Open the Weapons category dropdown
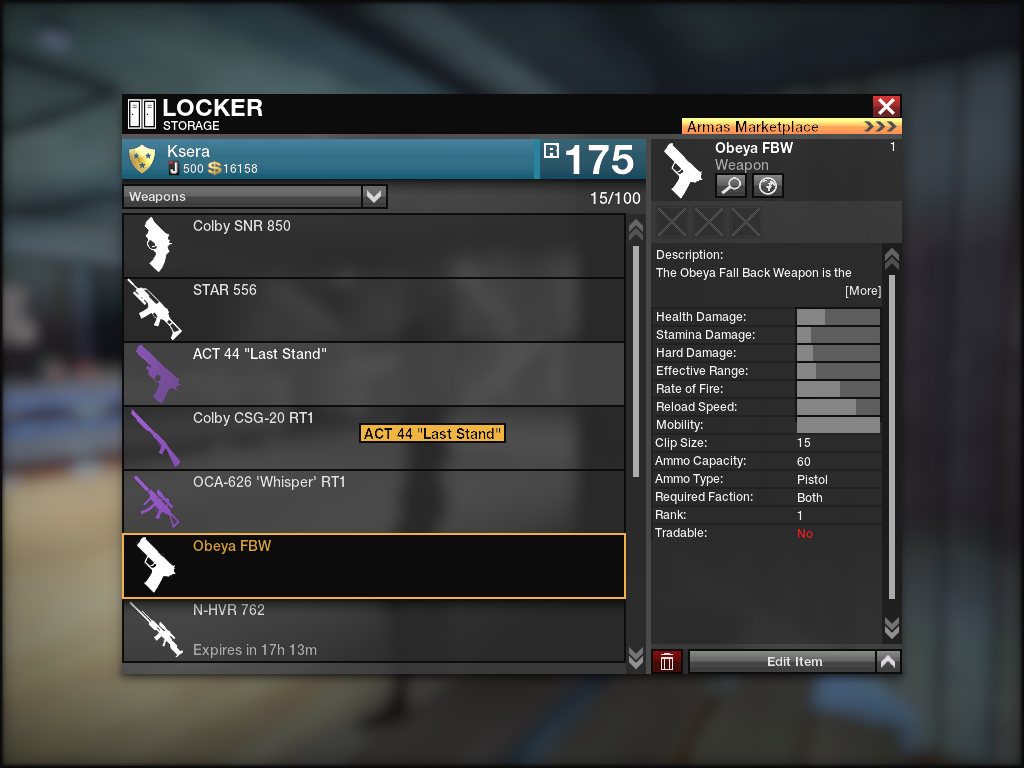The height and width of the screenshot is (768, 1024). (374, 197)
